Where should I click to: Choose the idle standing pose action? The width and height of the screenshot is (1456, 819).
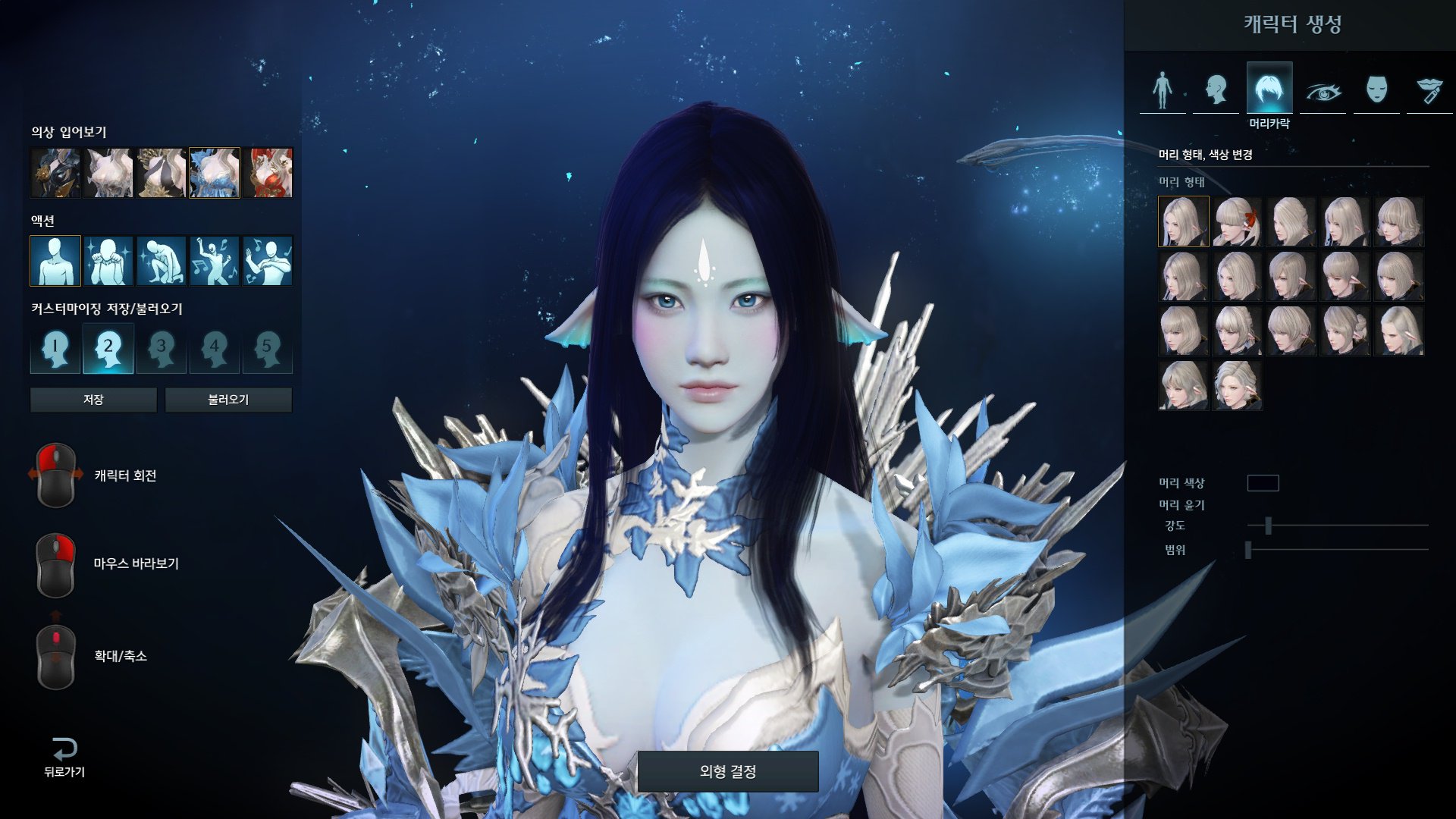click(55, 261)
